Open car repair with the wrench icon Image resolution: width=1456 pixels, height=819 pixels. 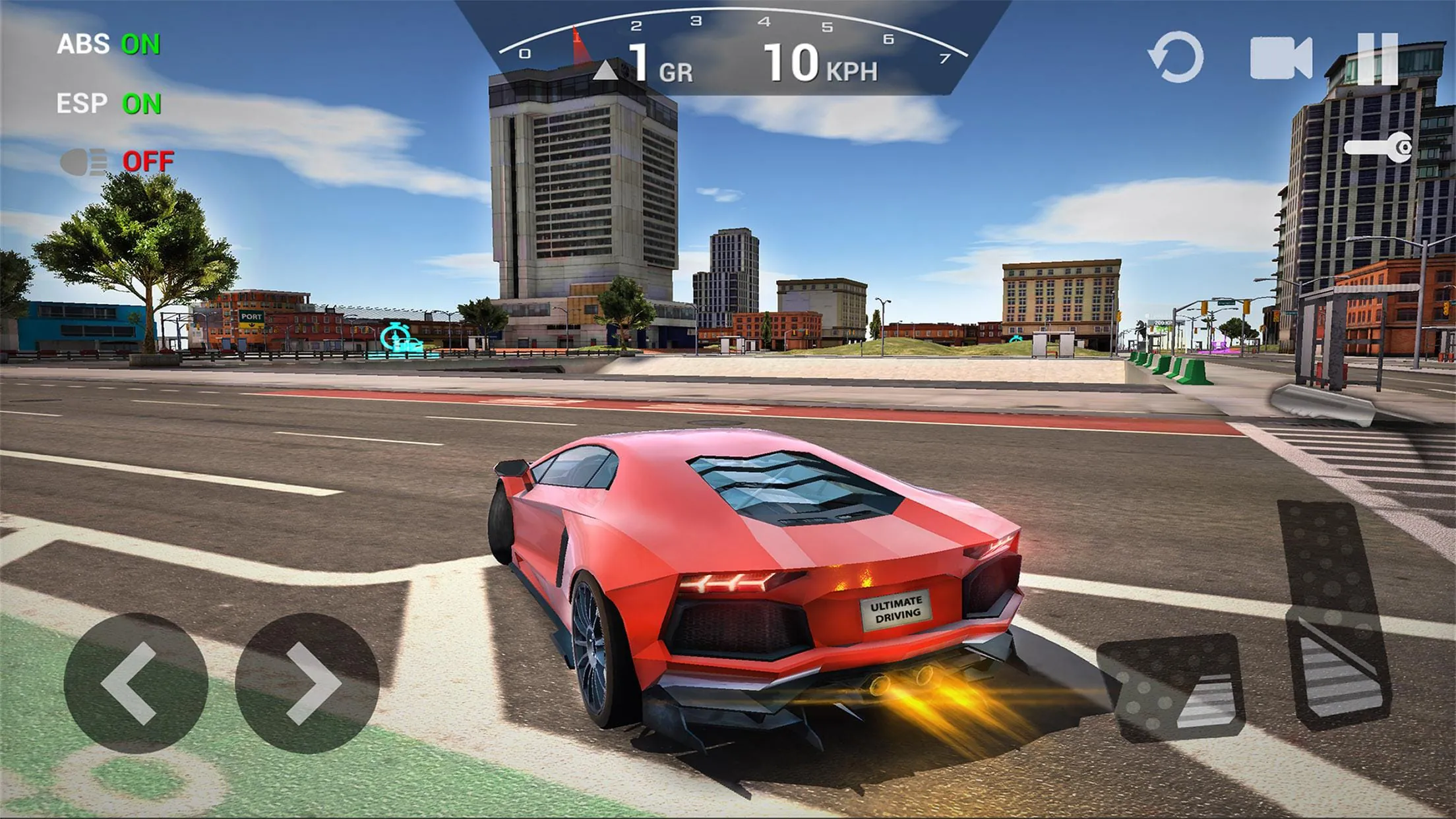click(x=1378, y=146)
